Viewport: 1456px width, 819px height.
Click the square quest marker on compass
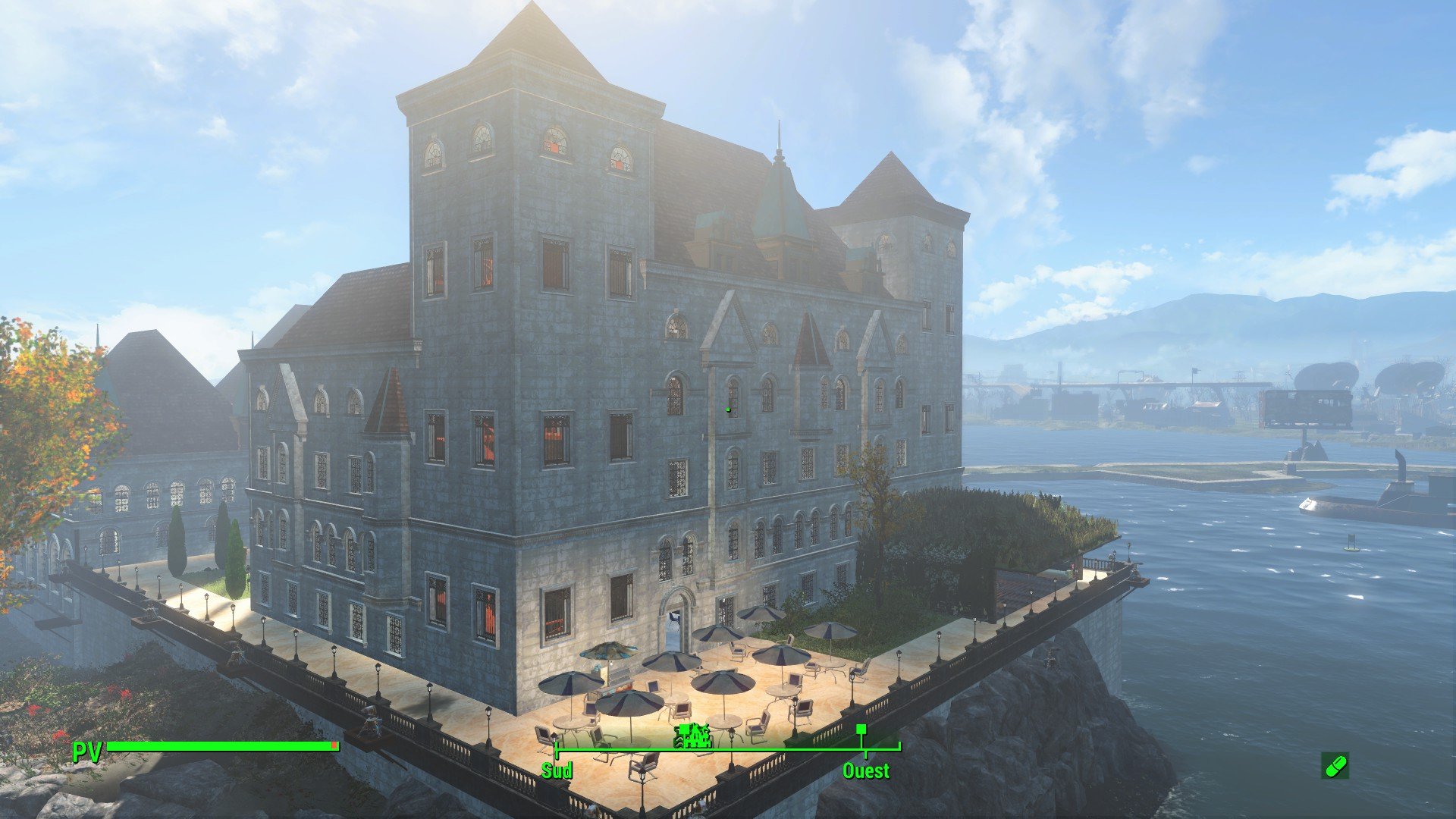pyautogui.click(x=861, y=730)
